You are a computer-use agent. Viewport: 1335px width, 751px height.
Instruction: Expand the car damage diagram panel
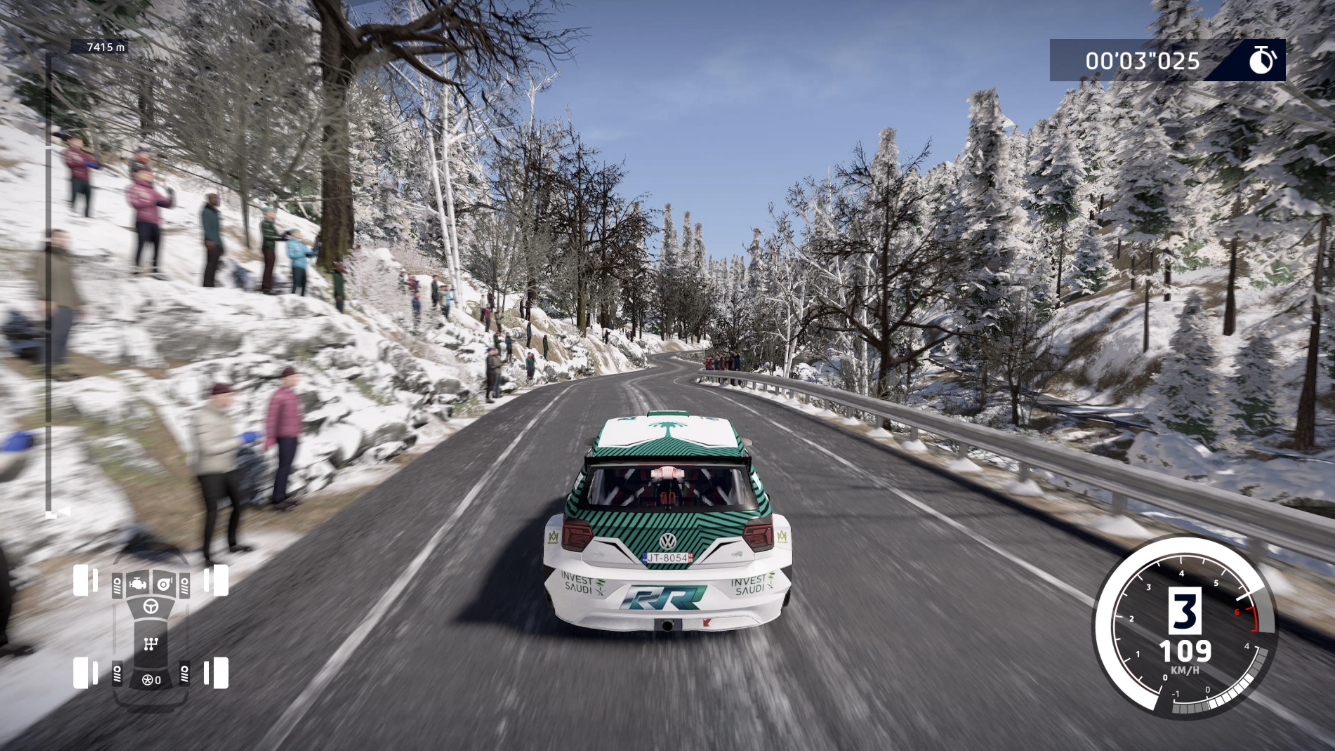pyautogui.click(x=150, y=630)
